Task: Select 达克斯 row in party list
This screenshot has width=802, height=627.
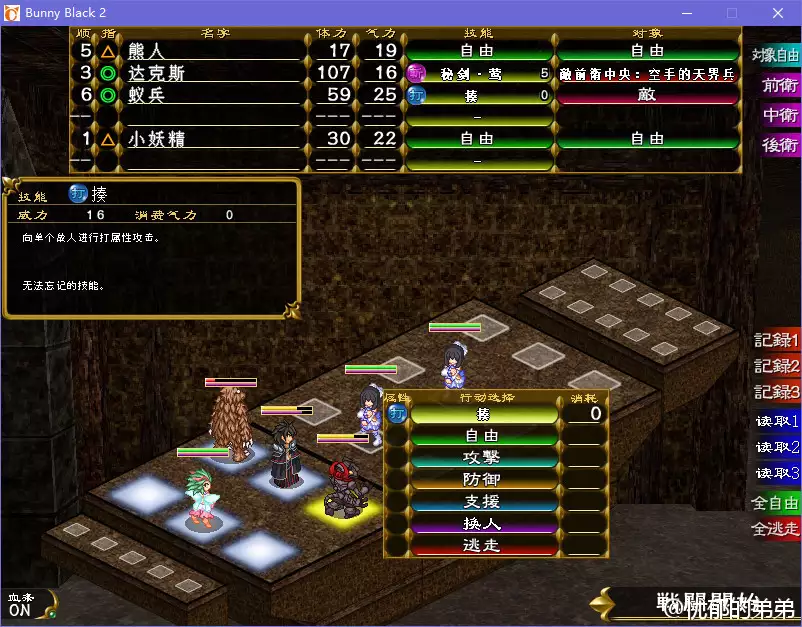Action: coord(212,73)
